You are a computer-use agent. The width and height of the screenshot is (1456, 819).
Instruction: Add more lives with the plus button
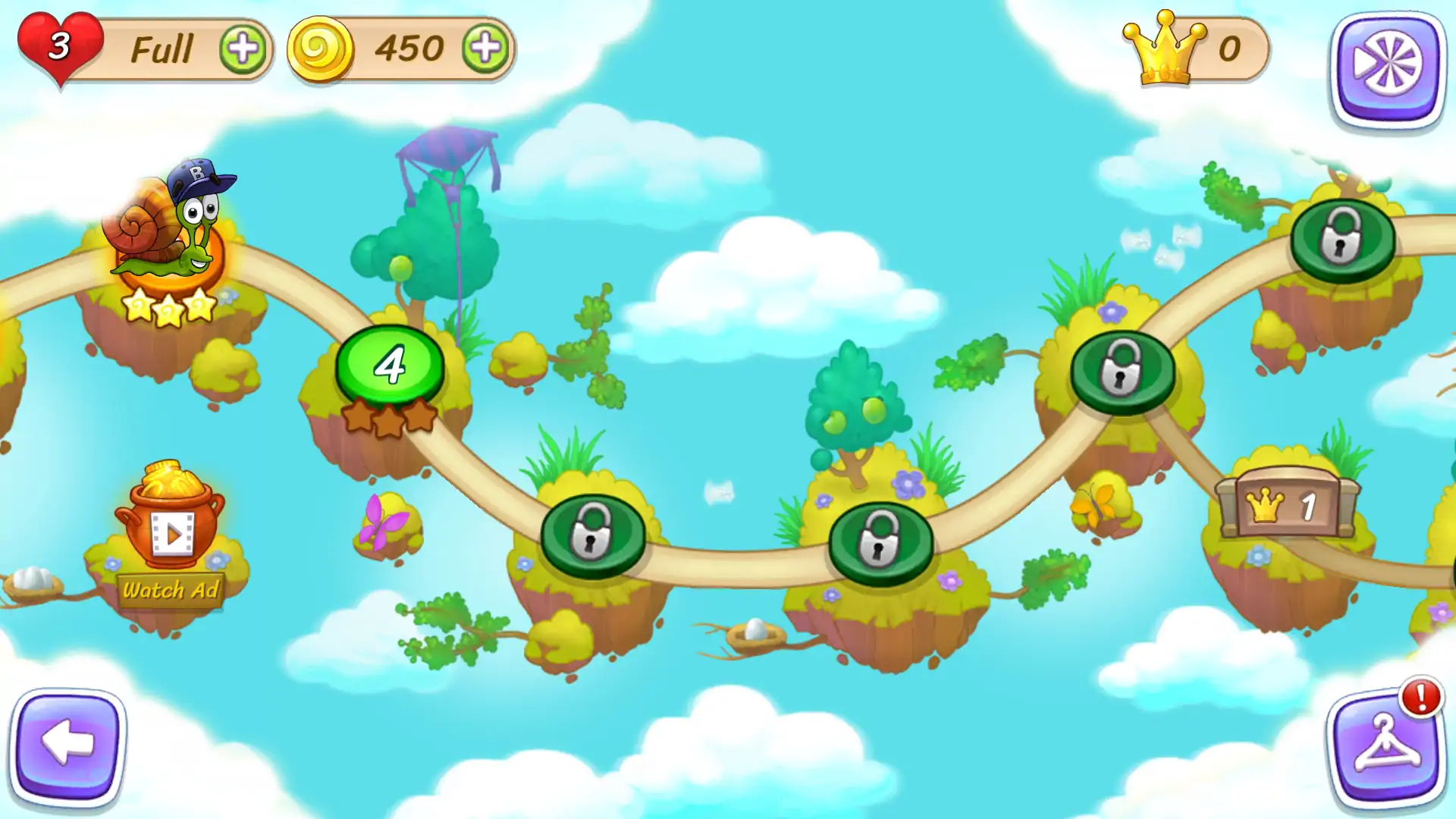click(x=243, y=49)
